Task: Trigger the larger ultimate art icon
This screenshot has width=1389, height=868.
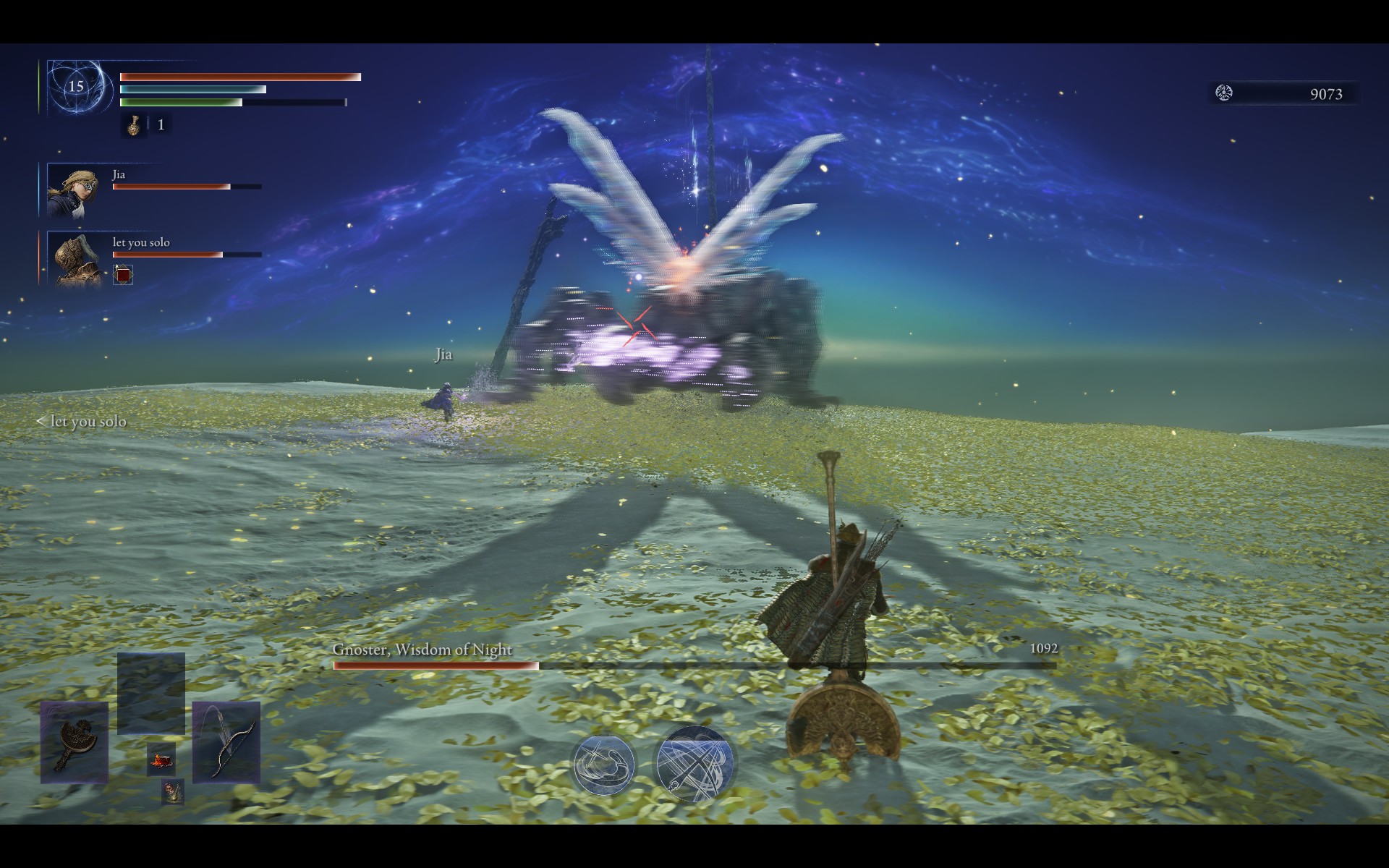Action: coord(694,765)
